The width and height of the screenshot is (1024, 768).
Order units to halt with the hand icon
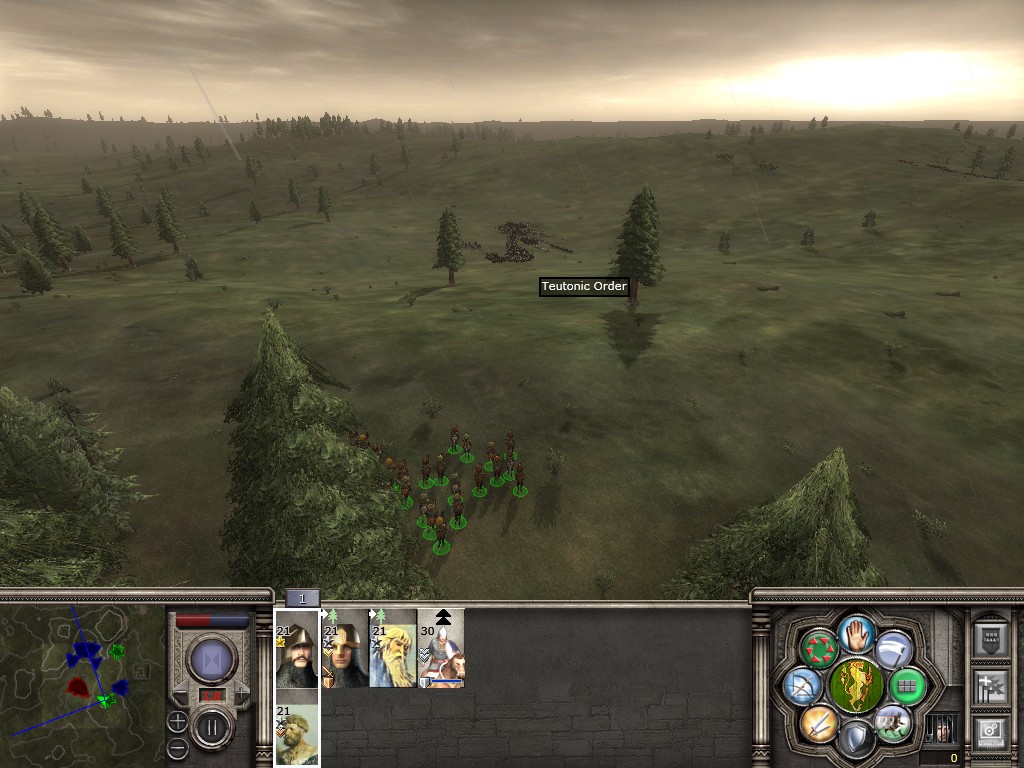click(x=857, y=631)
